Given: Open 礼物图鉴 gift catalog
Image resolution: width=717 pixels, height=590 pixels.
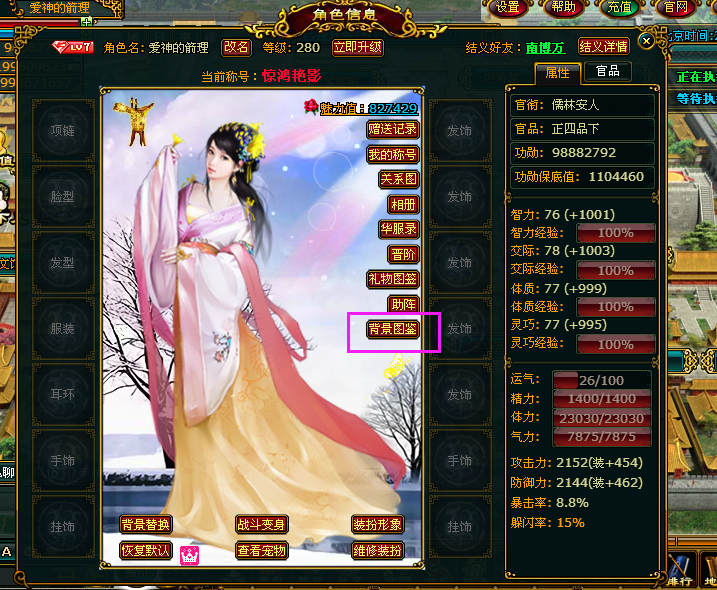Looking at the screenshot, I should 392,279.
